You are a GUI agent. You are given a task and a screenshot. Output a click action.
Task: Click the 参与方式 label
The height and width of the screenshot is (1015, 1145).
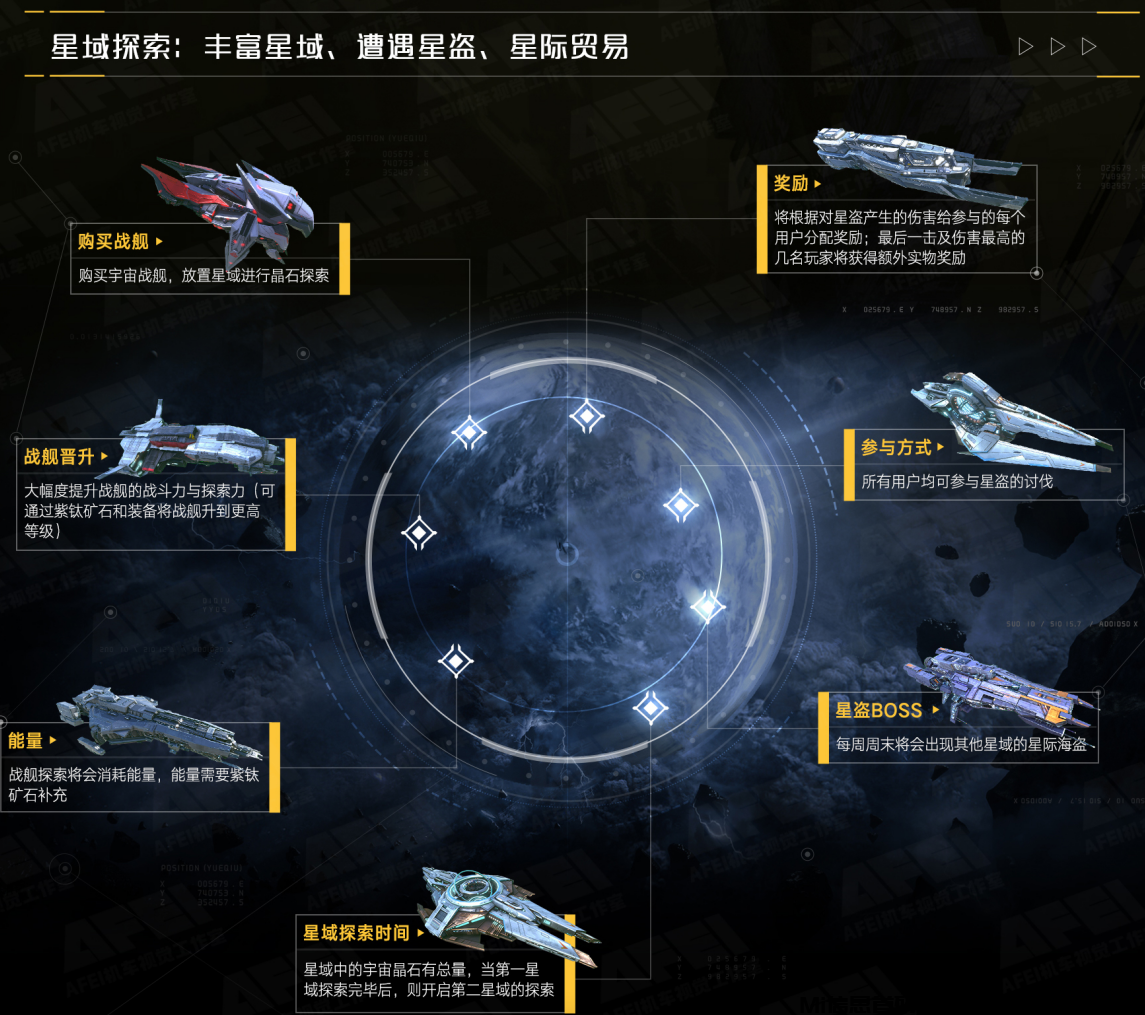[x=896, y=447]
